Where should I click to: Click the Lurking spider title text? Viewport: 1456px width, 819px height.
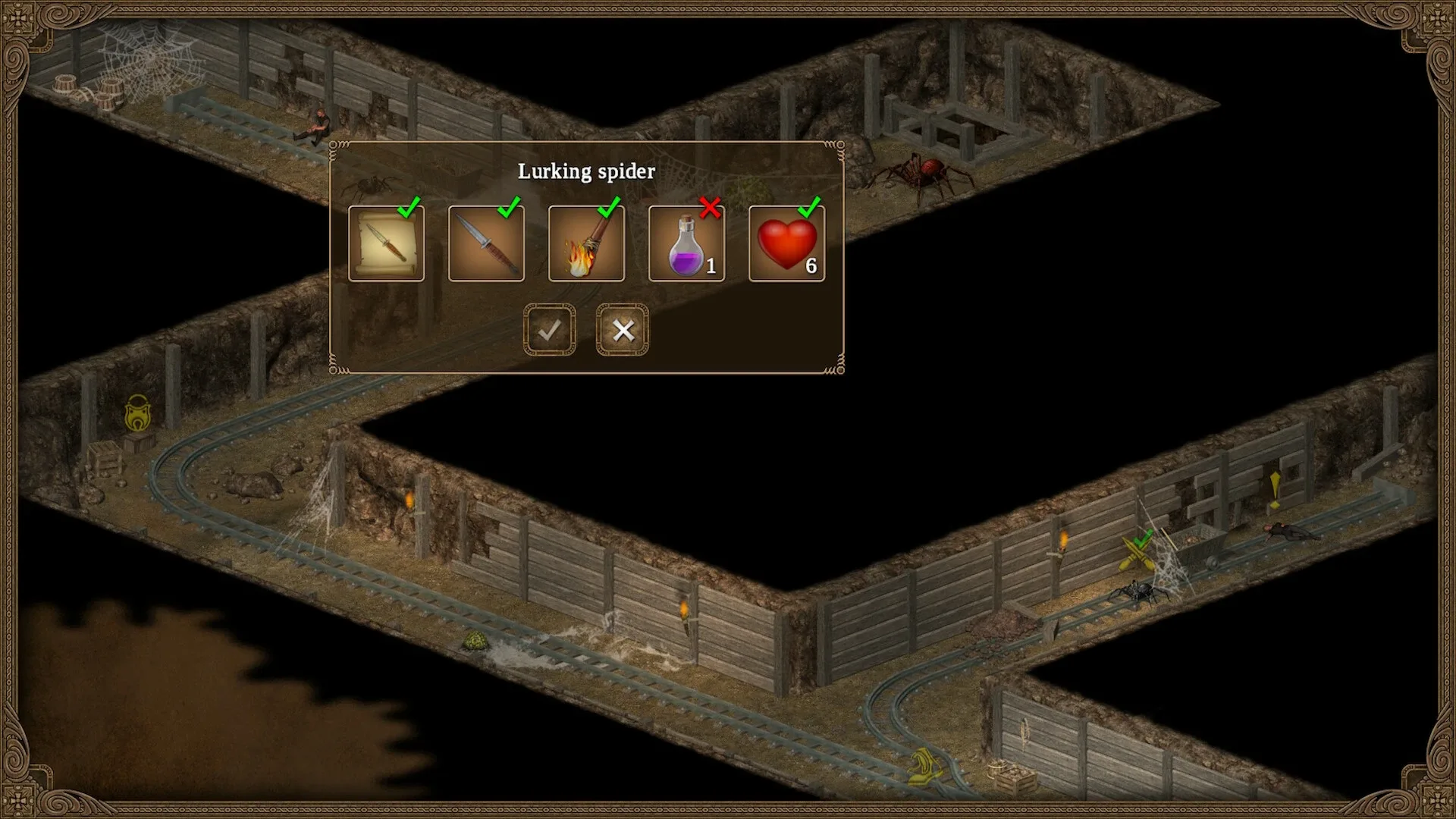pos(586,171)
